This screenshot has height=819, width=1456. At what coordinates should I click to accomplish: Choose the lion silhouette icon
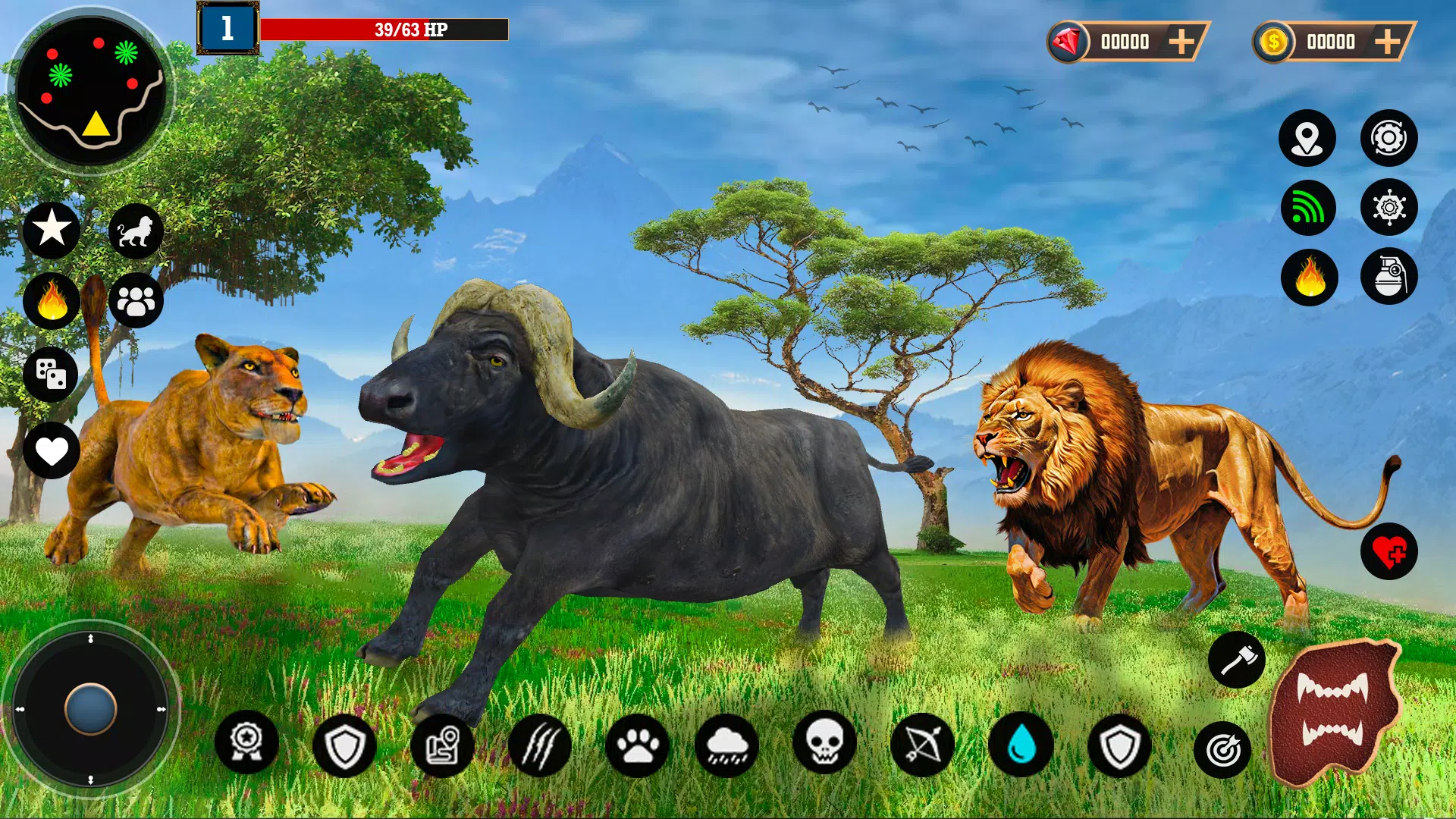click(x=136, y=231)
